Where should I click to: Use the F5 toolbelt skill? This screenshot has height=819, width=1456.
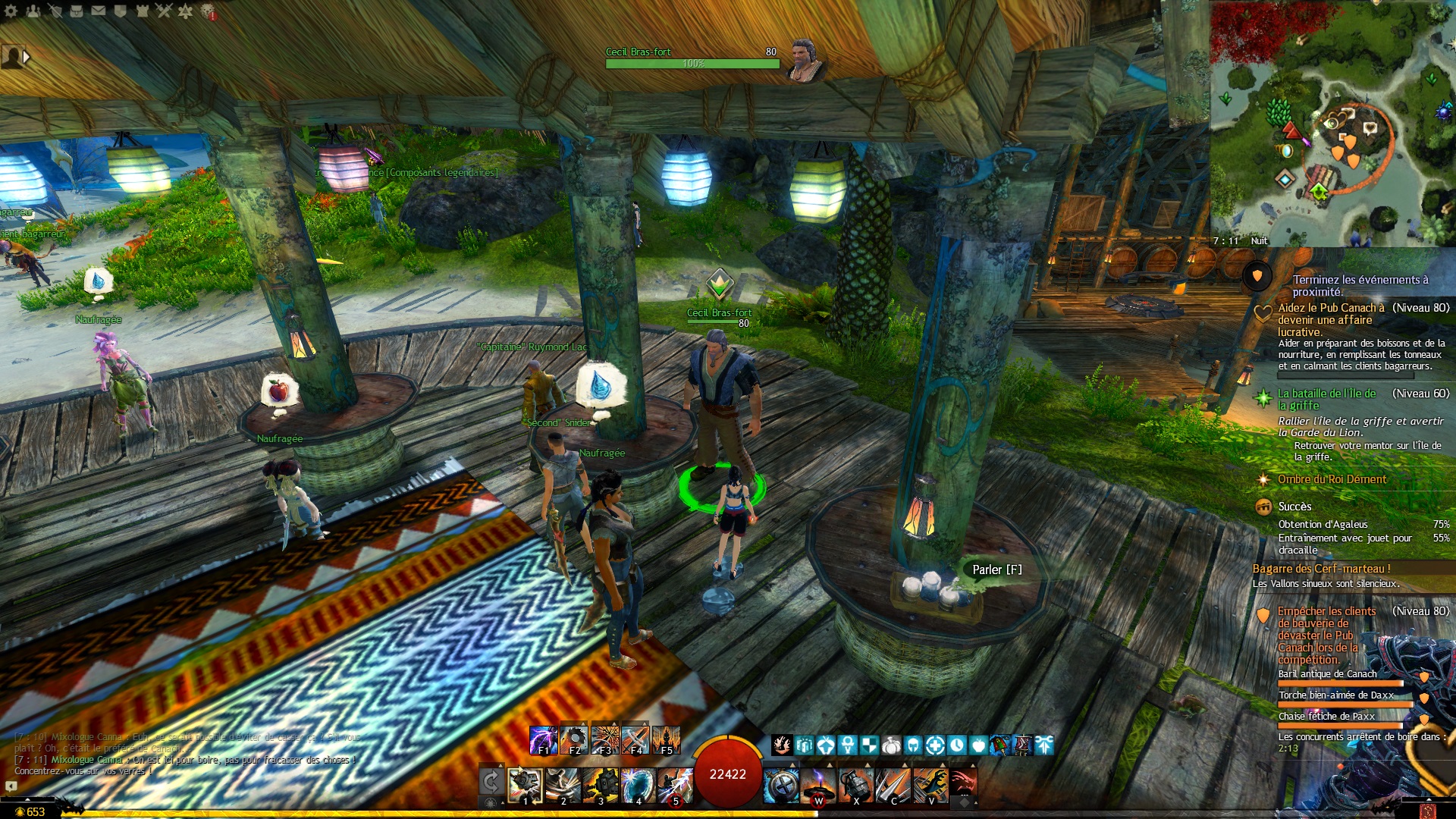(x=667, y=740)
